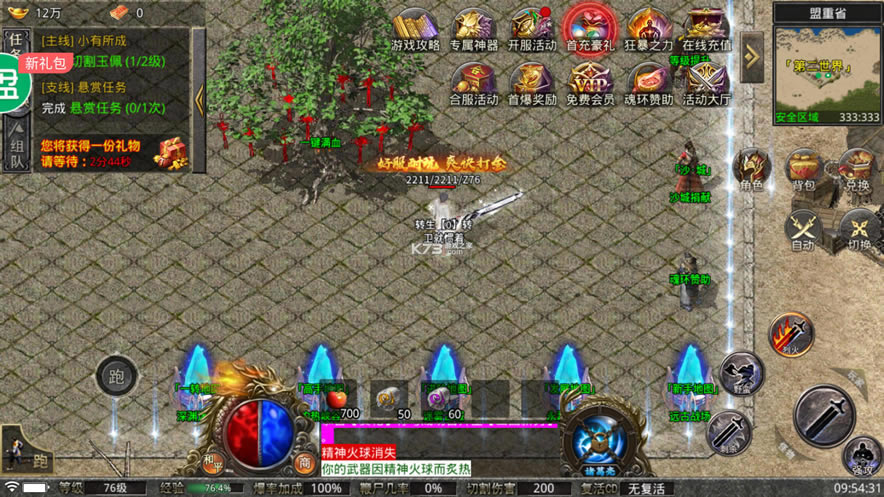Open the 背包 backpack inventory
The width and height of the screenshot is (884, 497).
[804, 168]
